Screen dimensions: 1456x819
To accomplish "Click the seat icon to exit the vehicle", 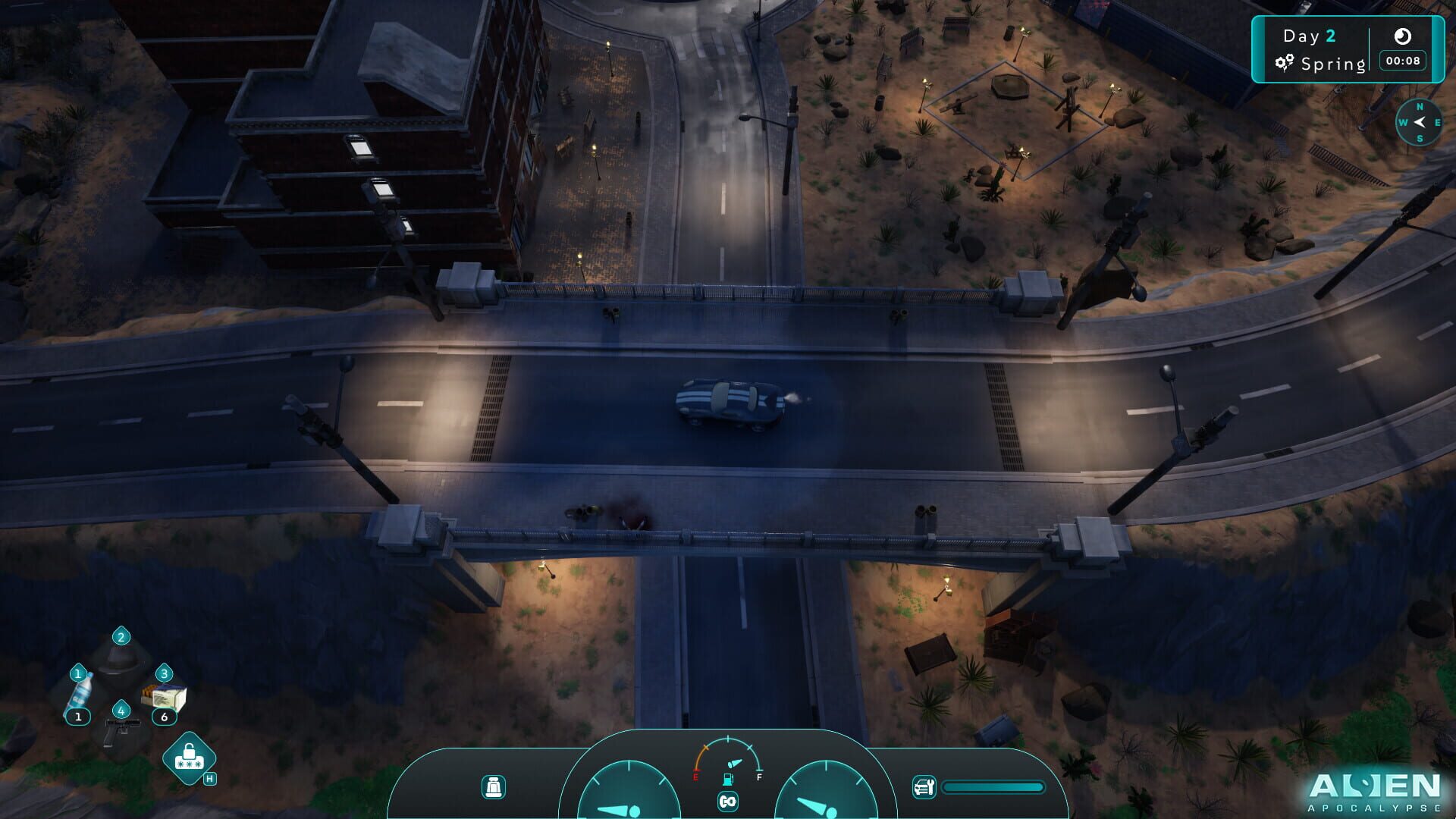I will 494,789.
